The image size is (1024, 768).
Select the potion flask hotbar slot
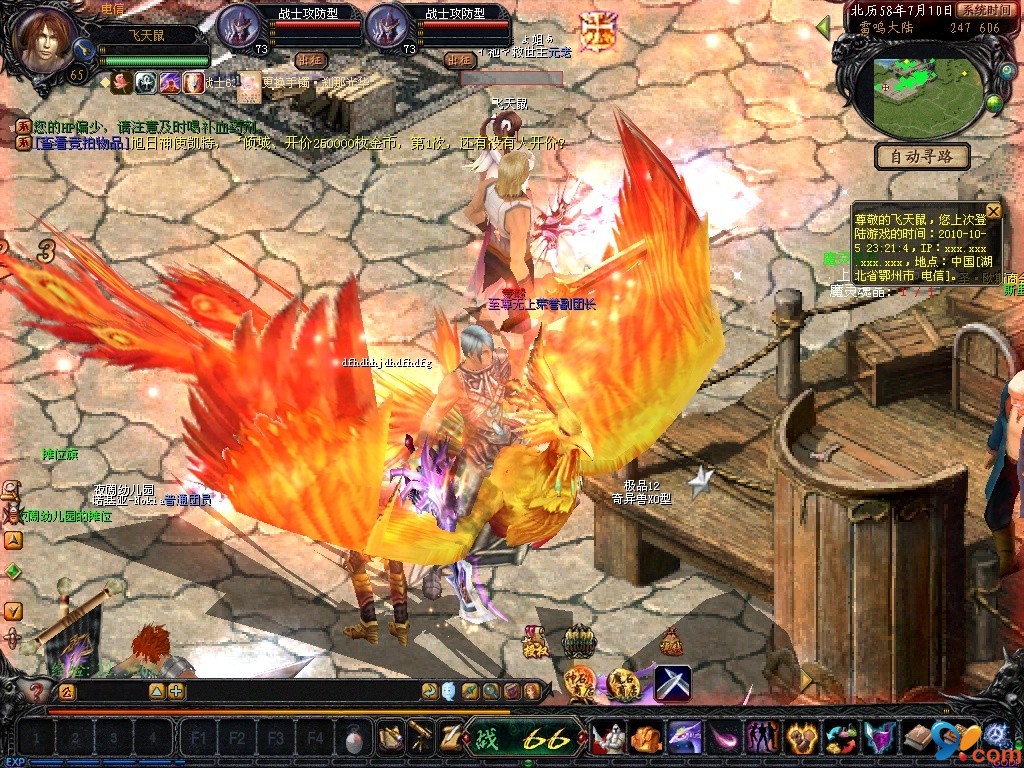pos(354,740)
